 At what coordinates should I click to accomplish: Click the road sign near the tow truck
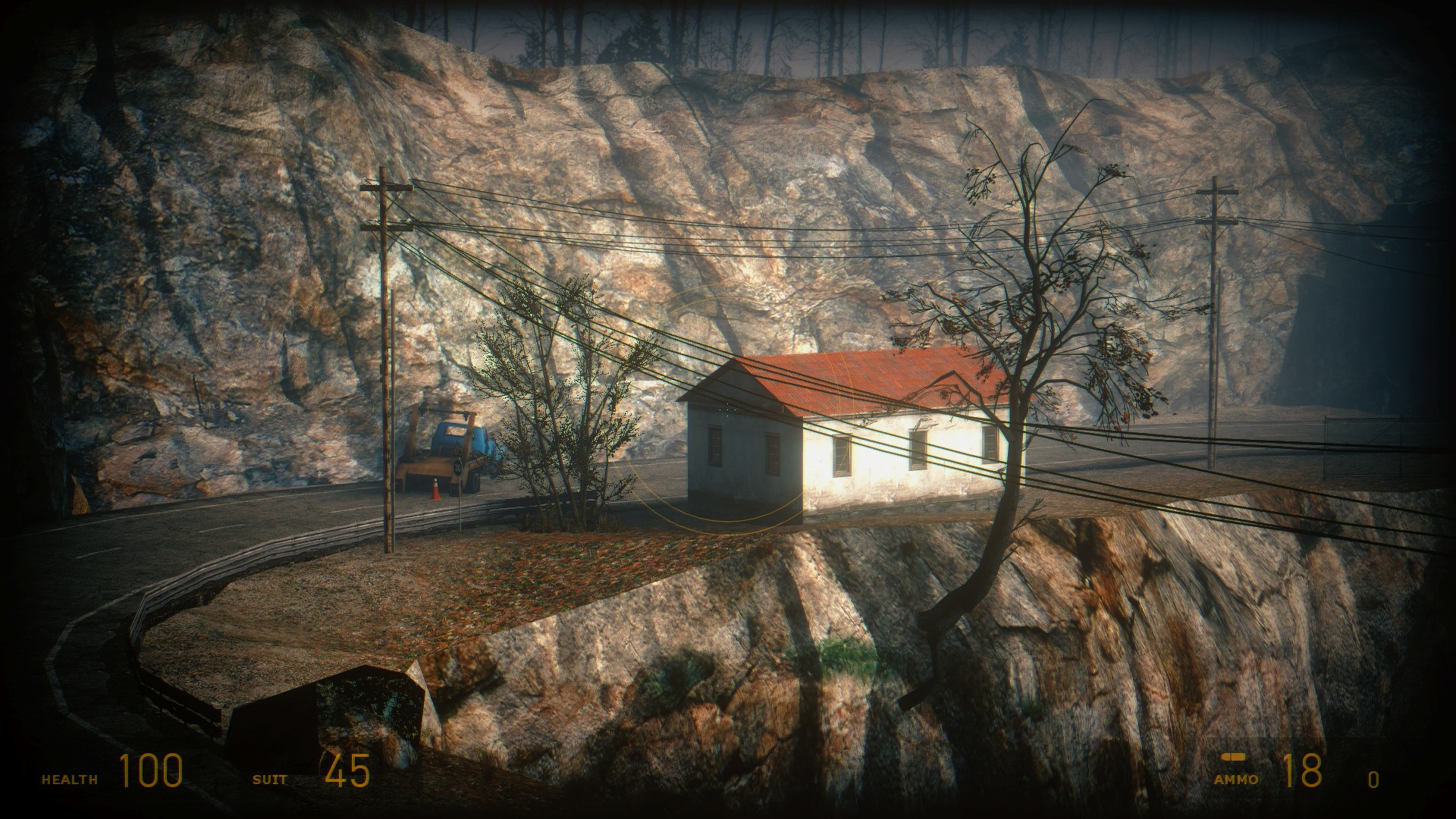click(457, 468)
